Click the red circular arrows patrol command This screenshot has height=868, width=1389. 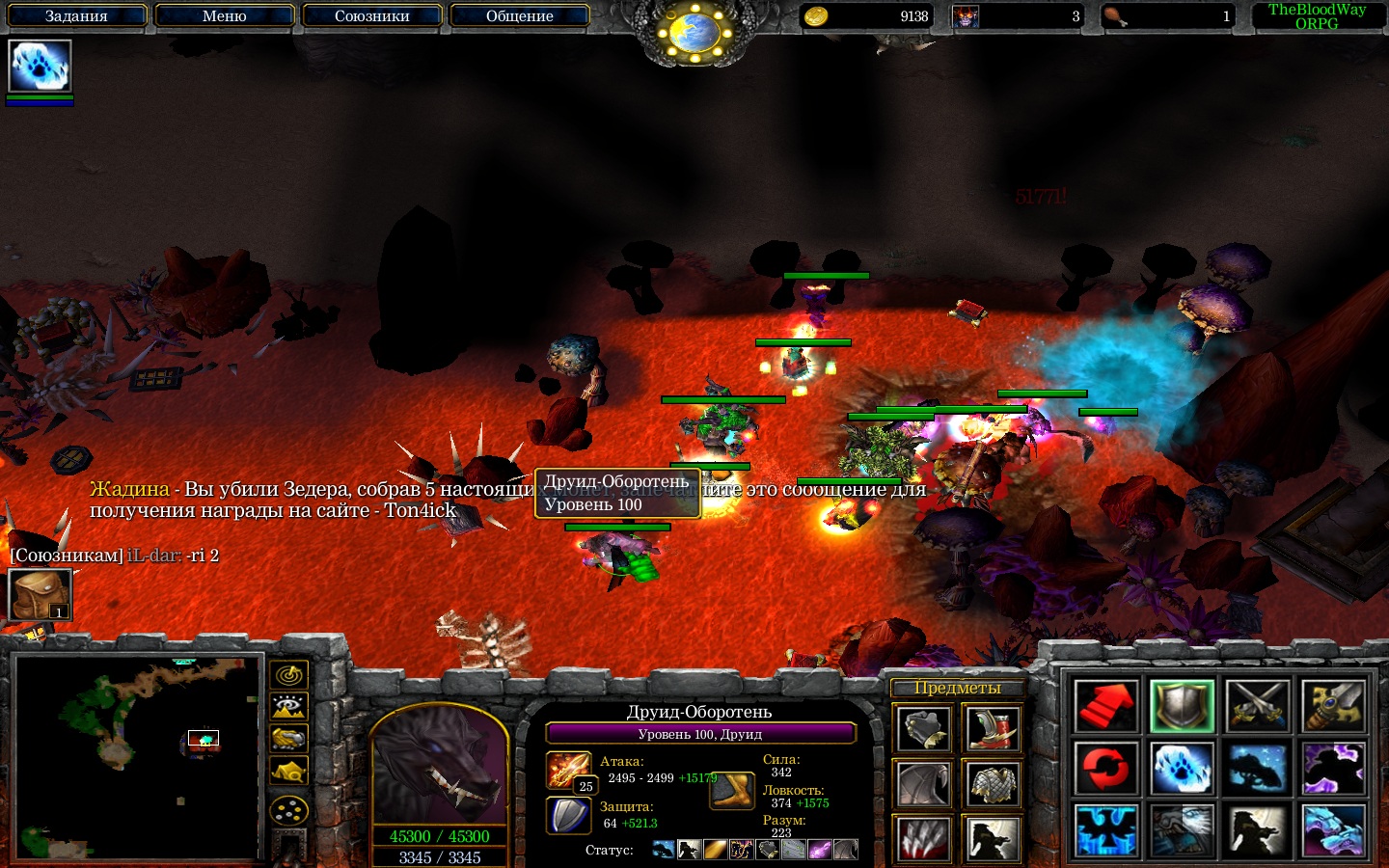tap(1105, 769)
